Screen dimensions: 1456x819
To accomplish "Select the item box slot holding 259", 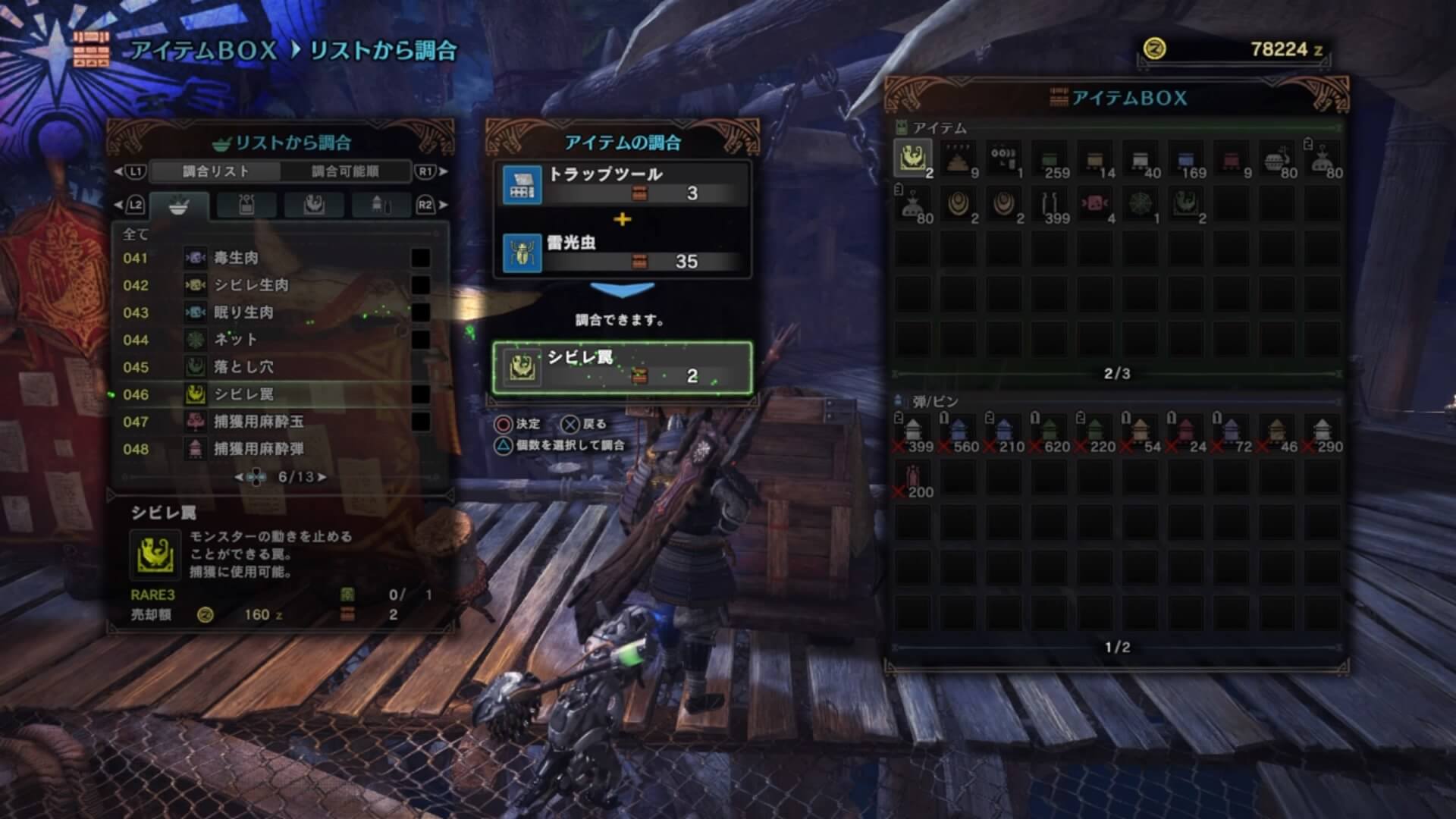I will (x=1050, y=159).
